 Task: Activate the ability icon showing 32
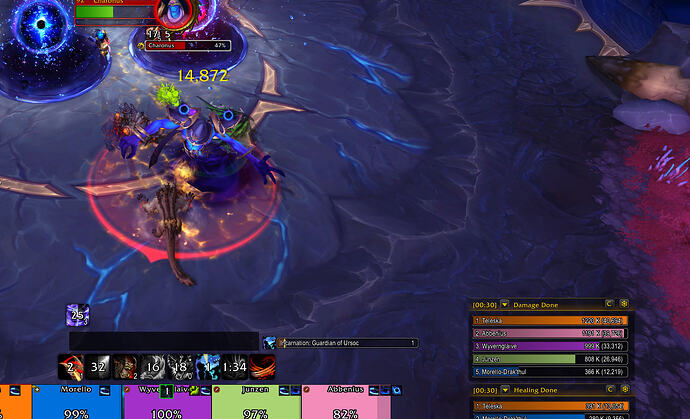click(x=98, y=366)
